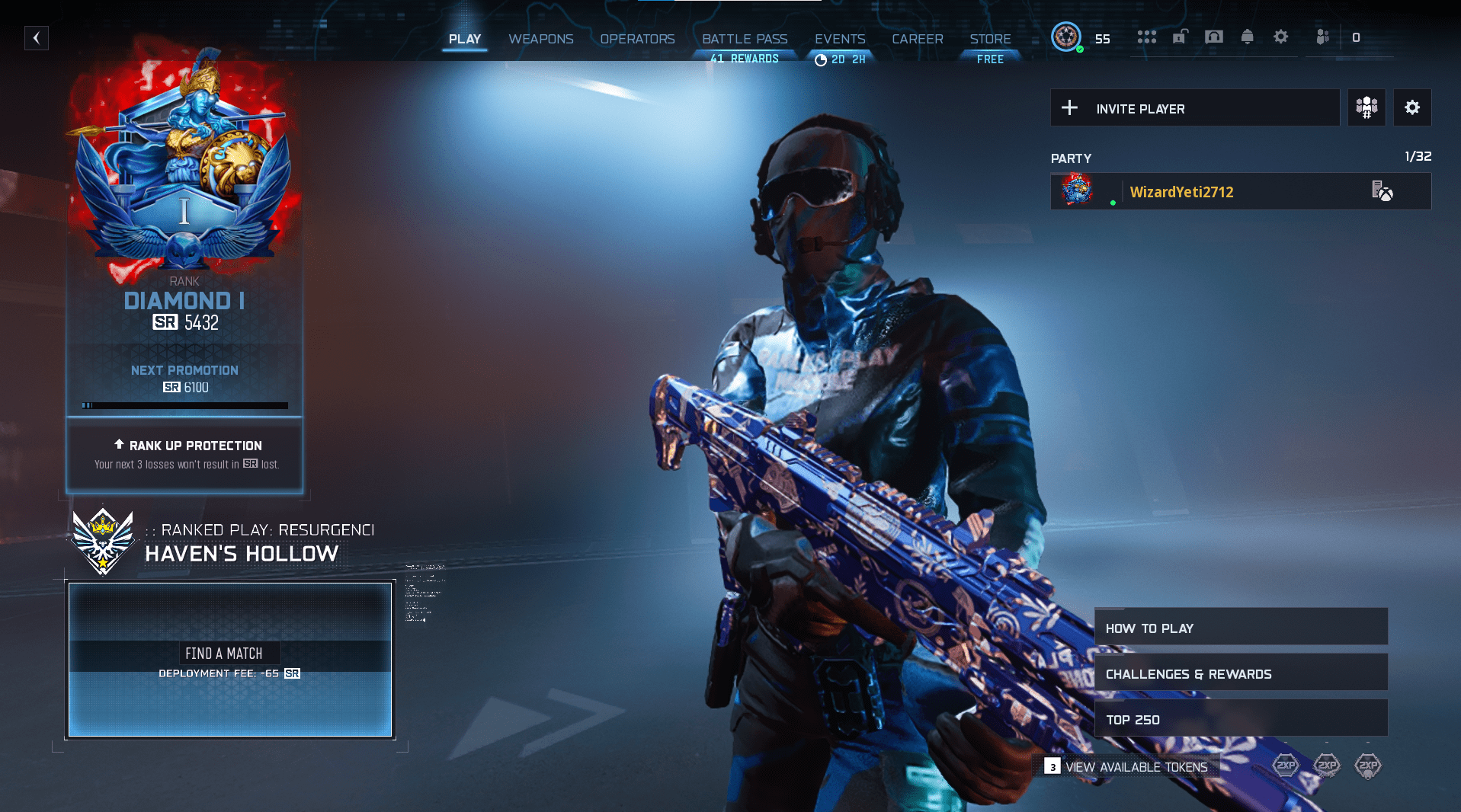Switch to the Weapons tab
Image resolution: width=1461 pixels, height=812 pixels.
(541, 39)
